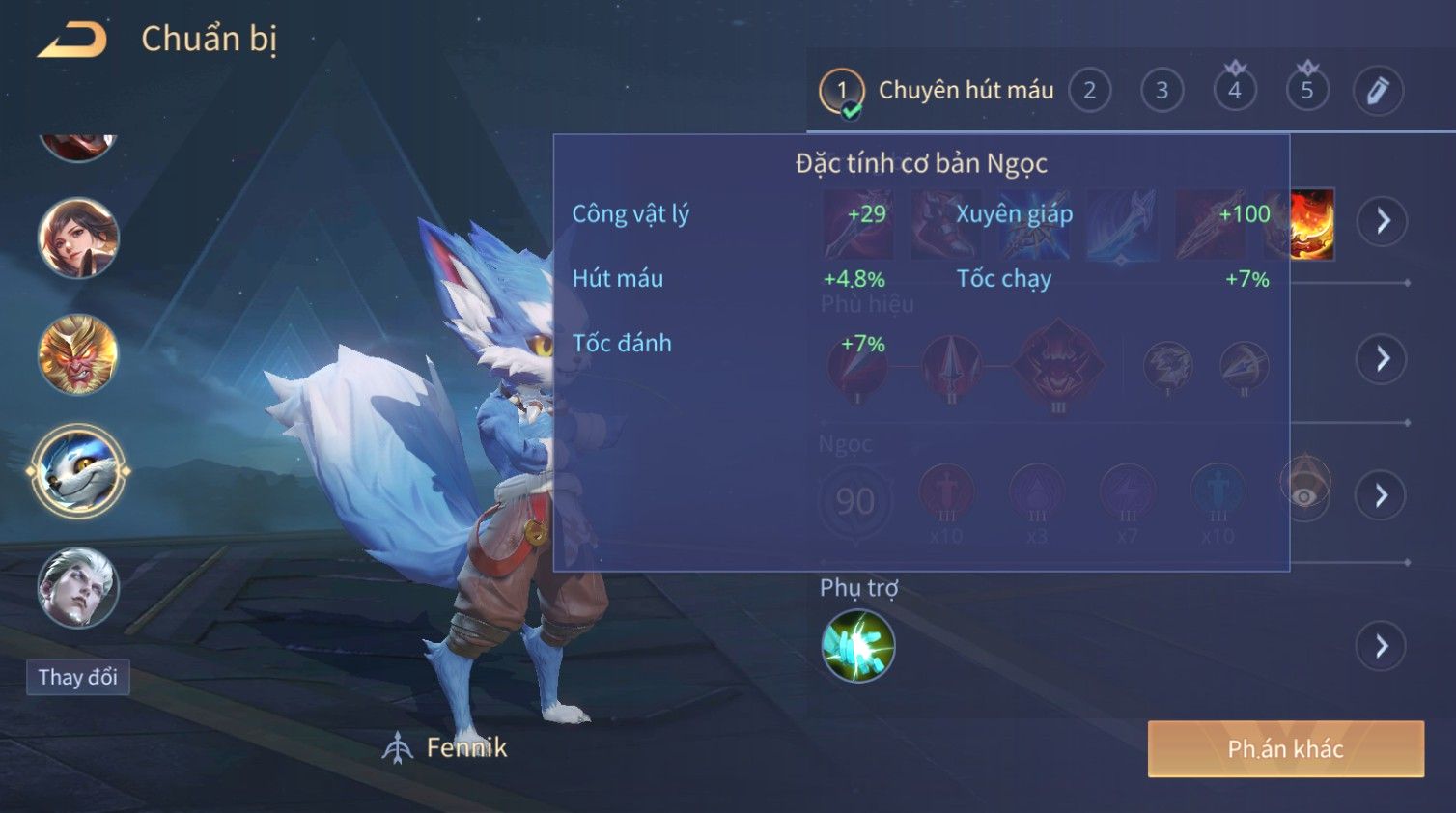Select the Fennik fox hero portrait
Screen dimensions: 1456x813
click(x=78, y=472)
